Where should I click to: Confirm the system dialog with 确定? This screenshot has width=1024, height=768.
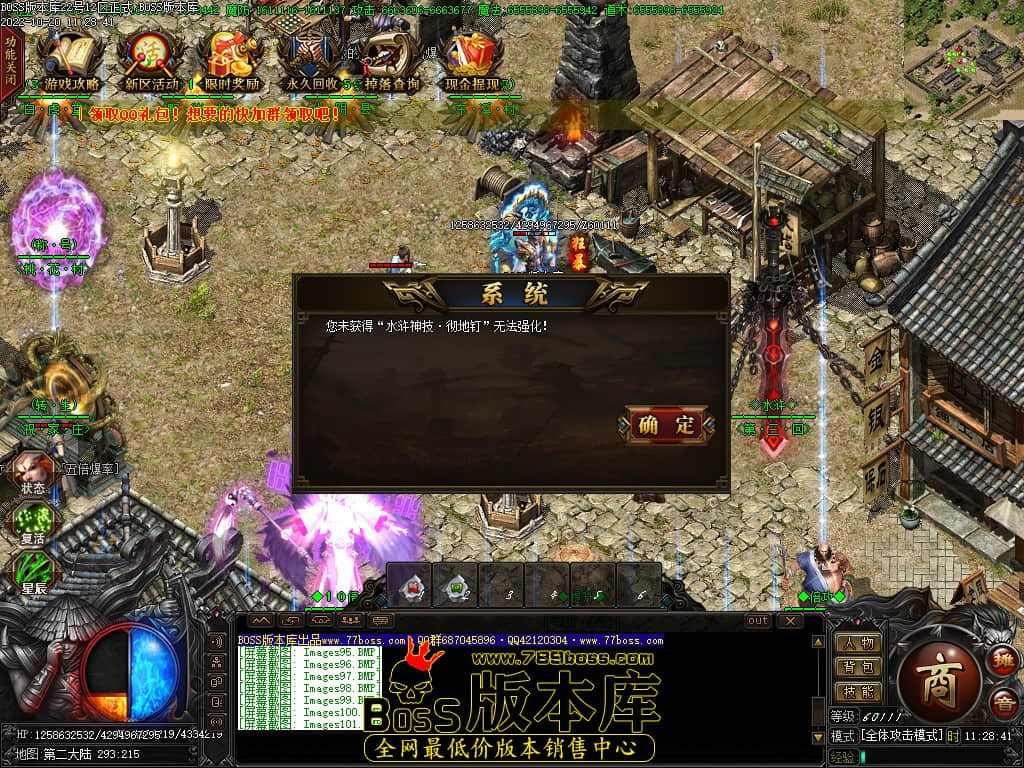pos(669,424)
